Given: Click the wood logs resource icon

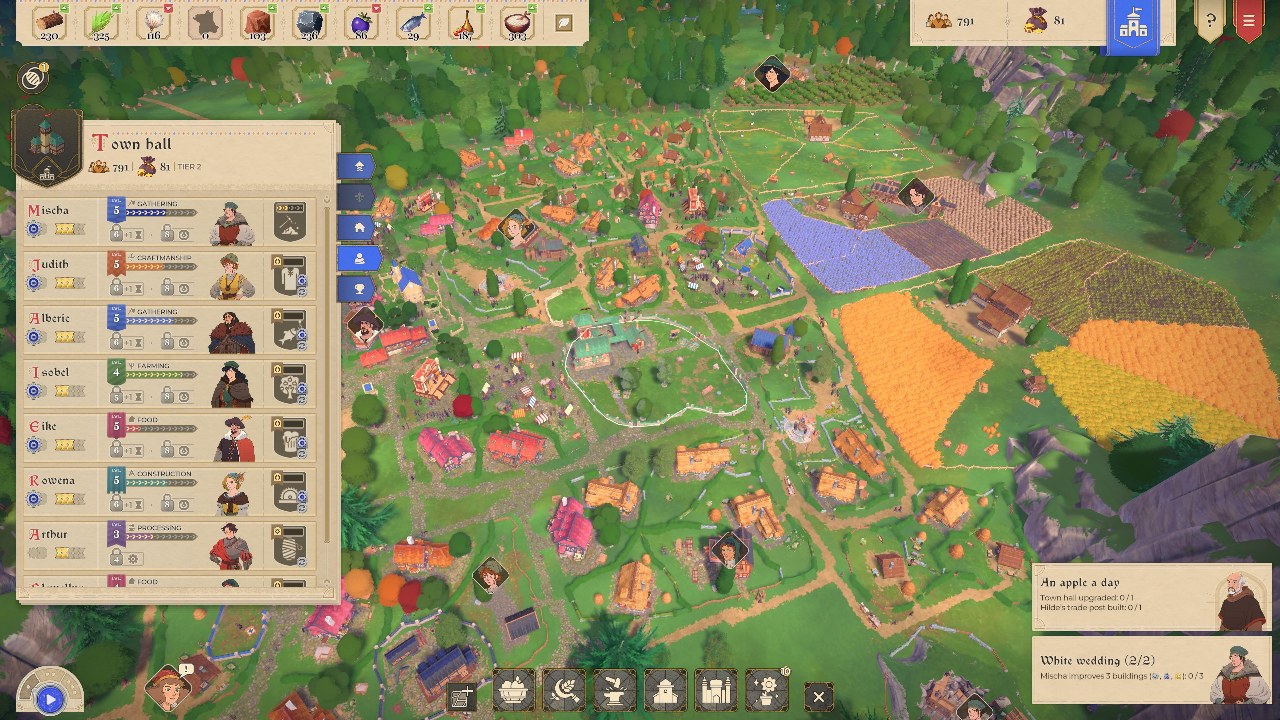Looking at the screenshot, I should [x=48, y=22].
